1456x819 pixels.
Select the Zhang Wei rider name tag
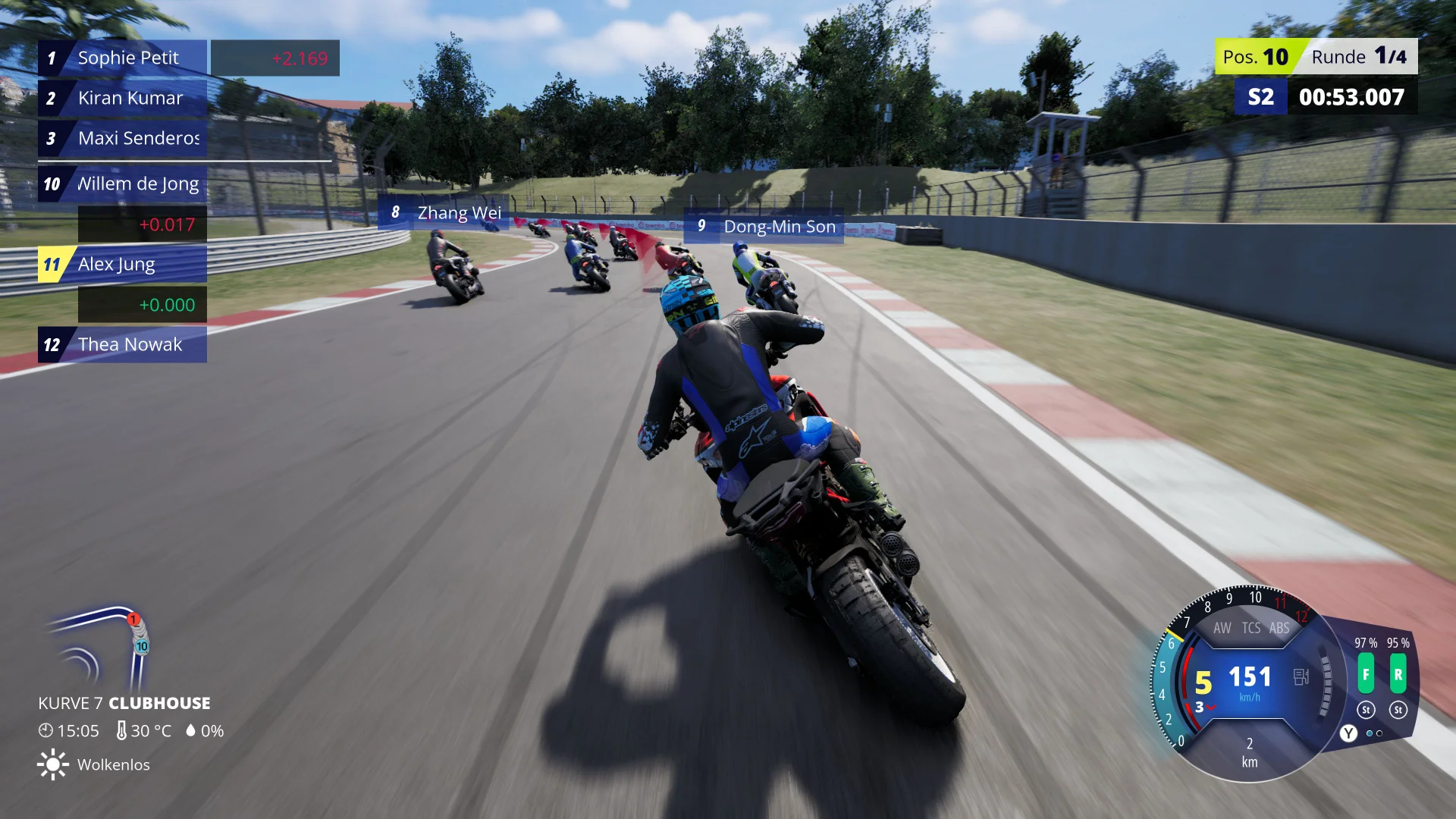(x=444, y=212)
